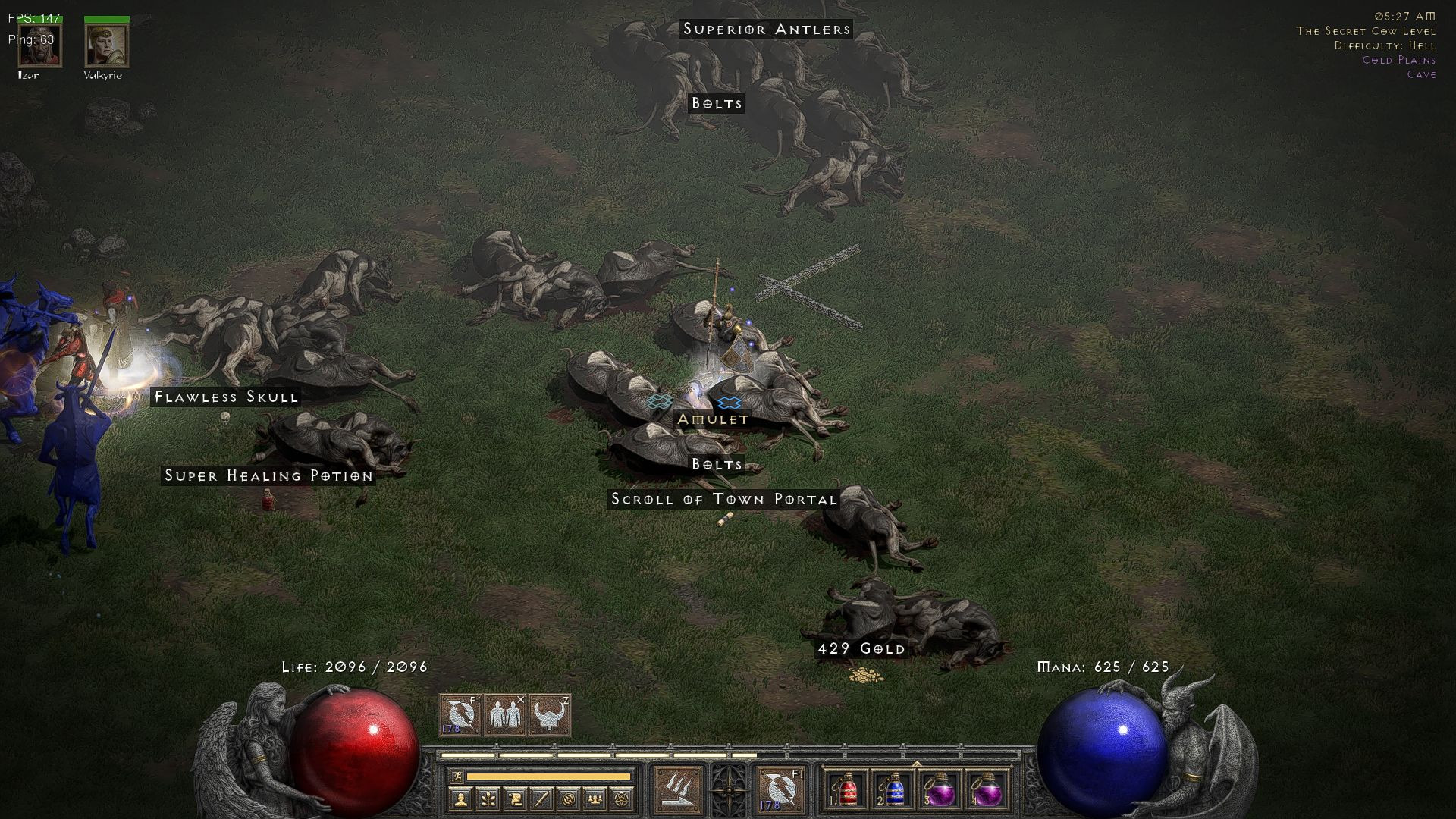Screen dimensions: 1456x819
Task: Choose the two-figures skill marked X
Action: (505, 714)
